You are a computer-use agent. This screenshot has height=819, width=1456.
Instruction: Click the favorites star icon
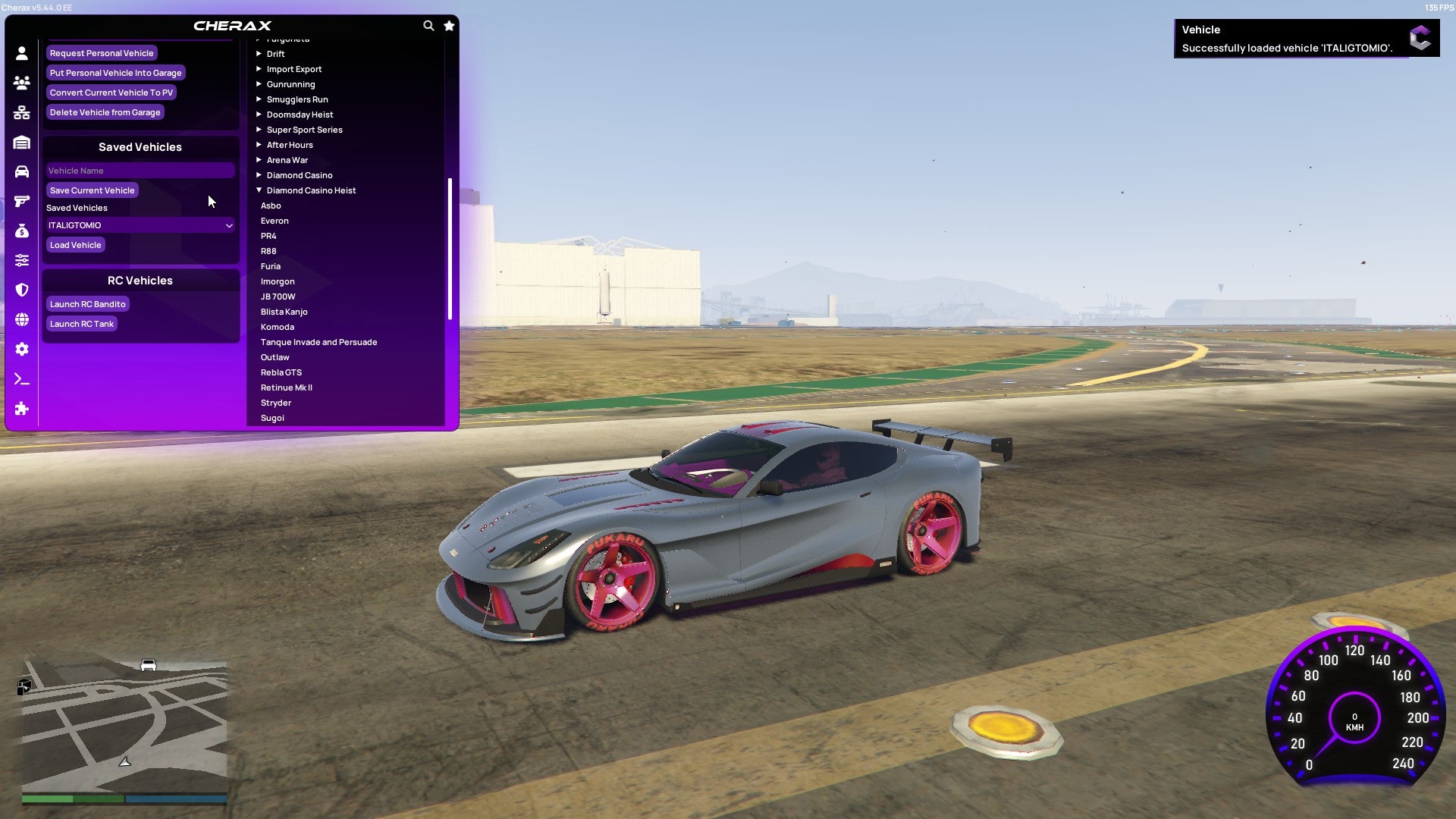coord(448,25)
